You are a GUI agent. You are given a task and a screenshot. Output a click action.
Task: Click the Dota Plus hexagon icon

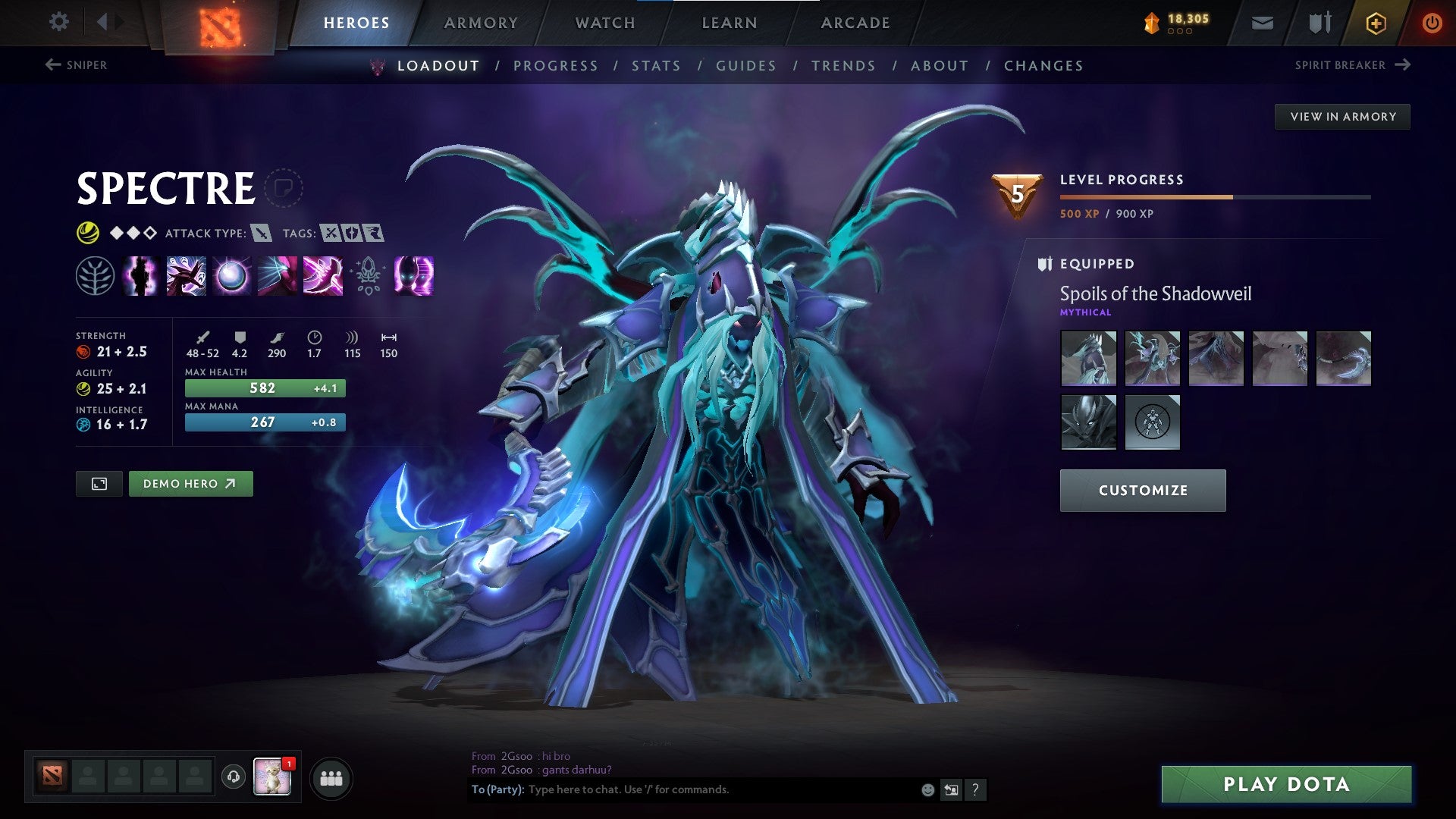pyautogui.click(x=1376, y=23)
